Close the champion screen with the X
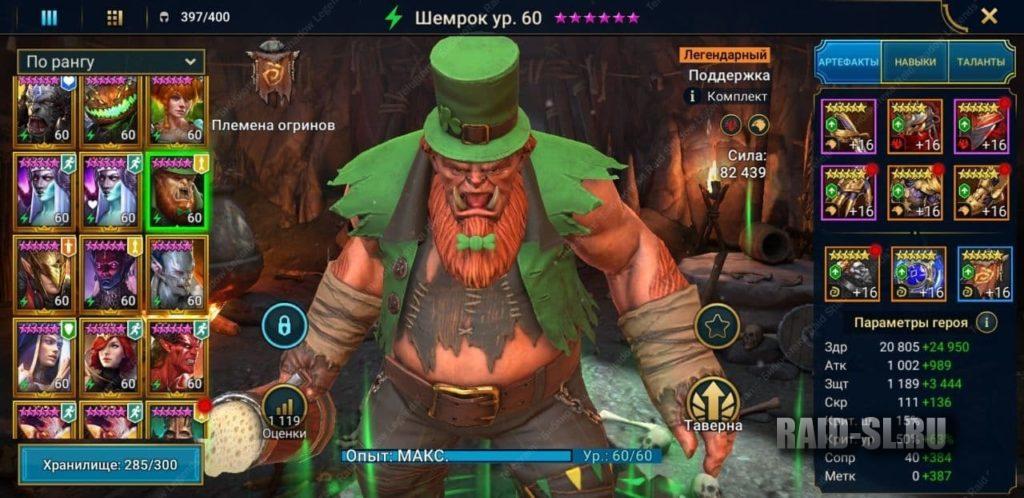The width and height of the screenshot is (1024, 498). point(989,16)
